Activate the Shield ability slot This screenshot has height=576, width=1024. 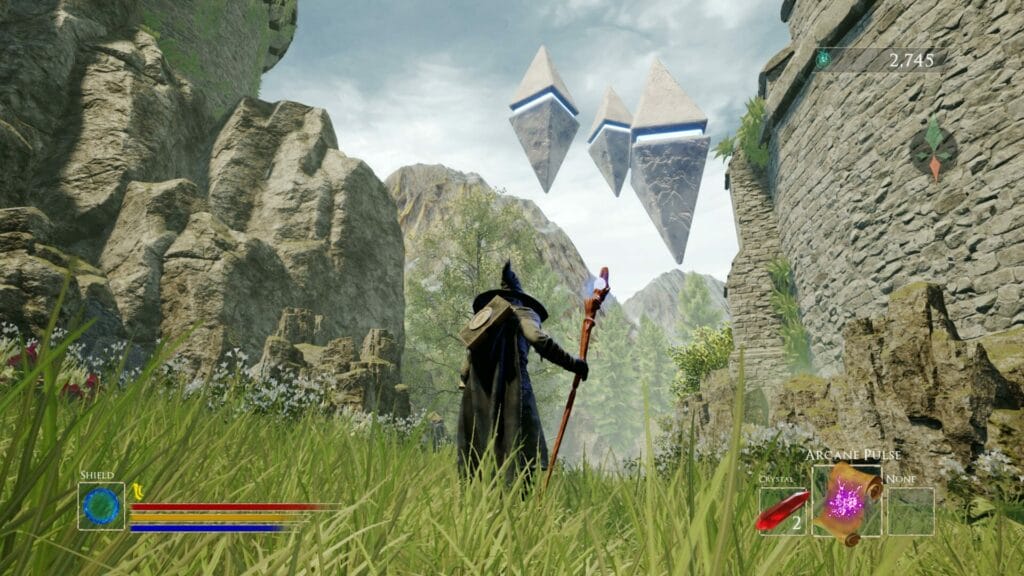pos(101,506)
